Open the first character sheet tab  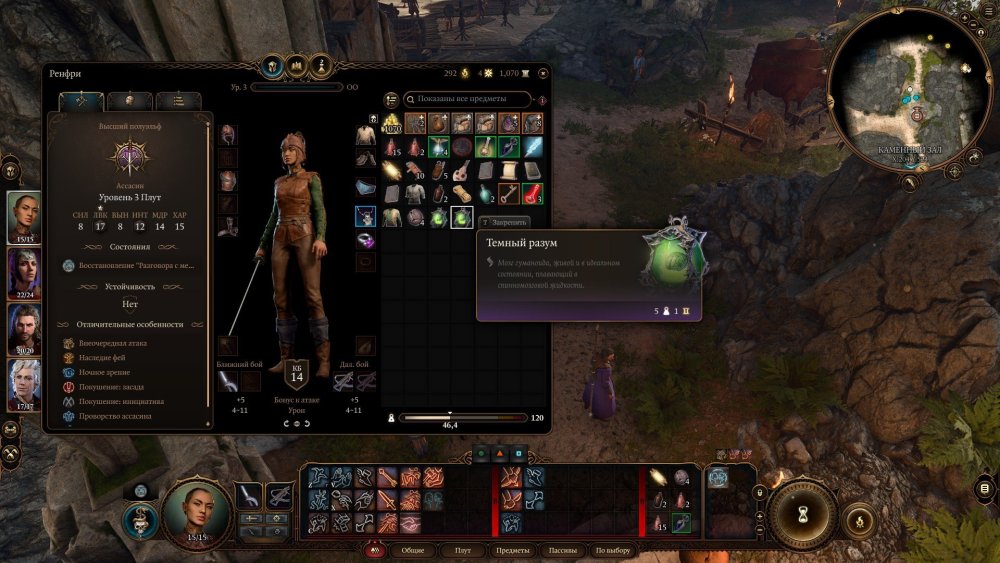pyautogui.click(x=81, y=101)
